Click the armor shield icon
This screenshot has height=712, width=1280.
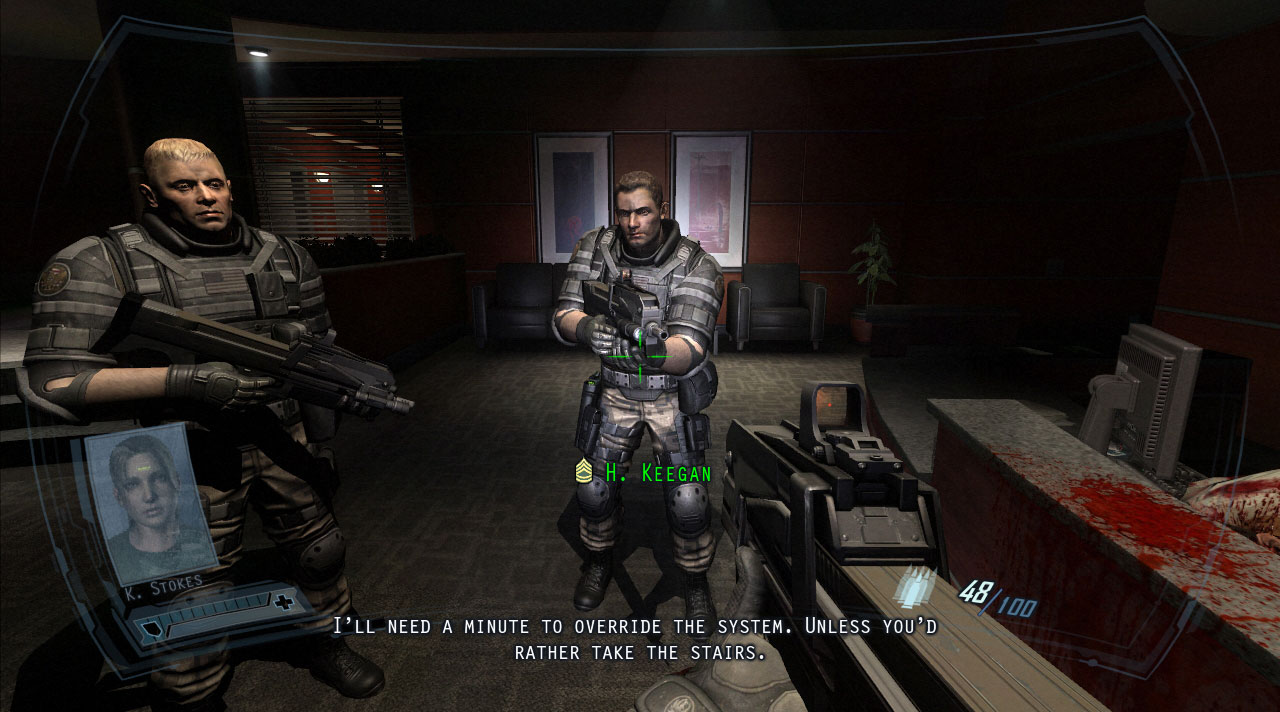(x=150, y=630)
